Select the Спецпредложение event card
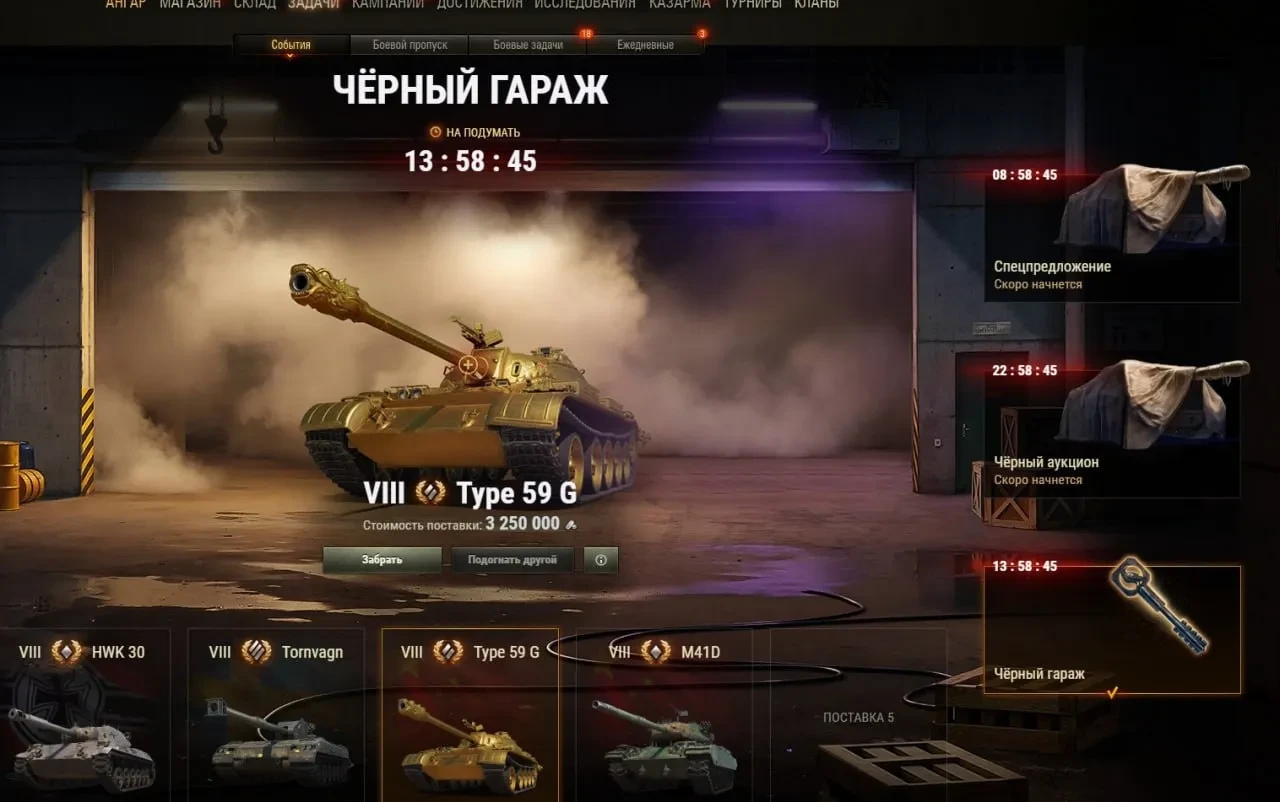Screen dimensions: 1280x802 pos(1112,234)
